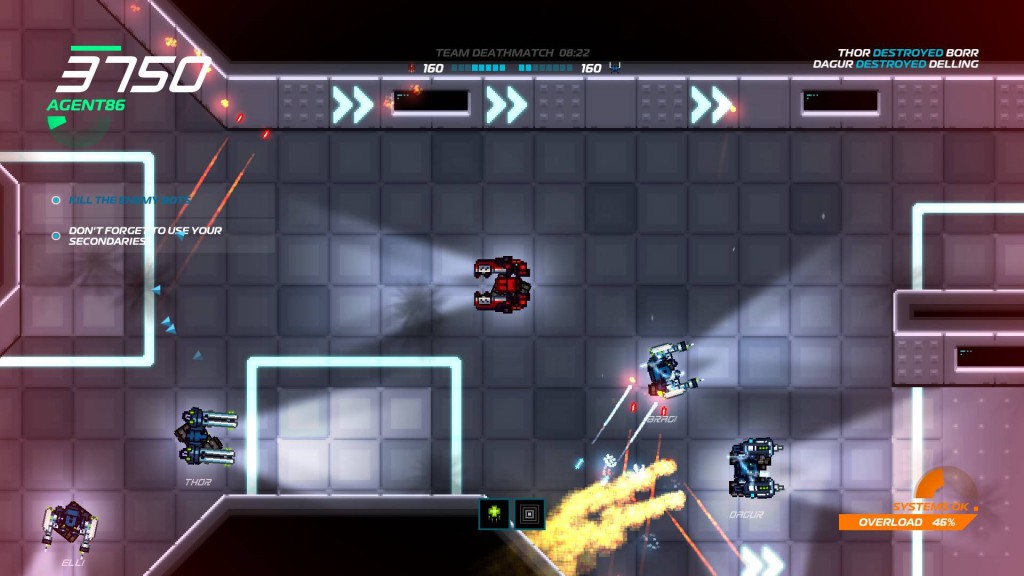
Task: Activate the green repair cross secondary ability
Action: click(494, 514)
